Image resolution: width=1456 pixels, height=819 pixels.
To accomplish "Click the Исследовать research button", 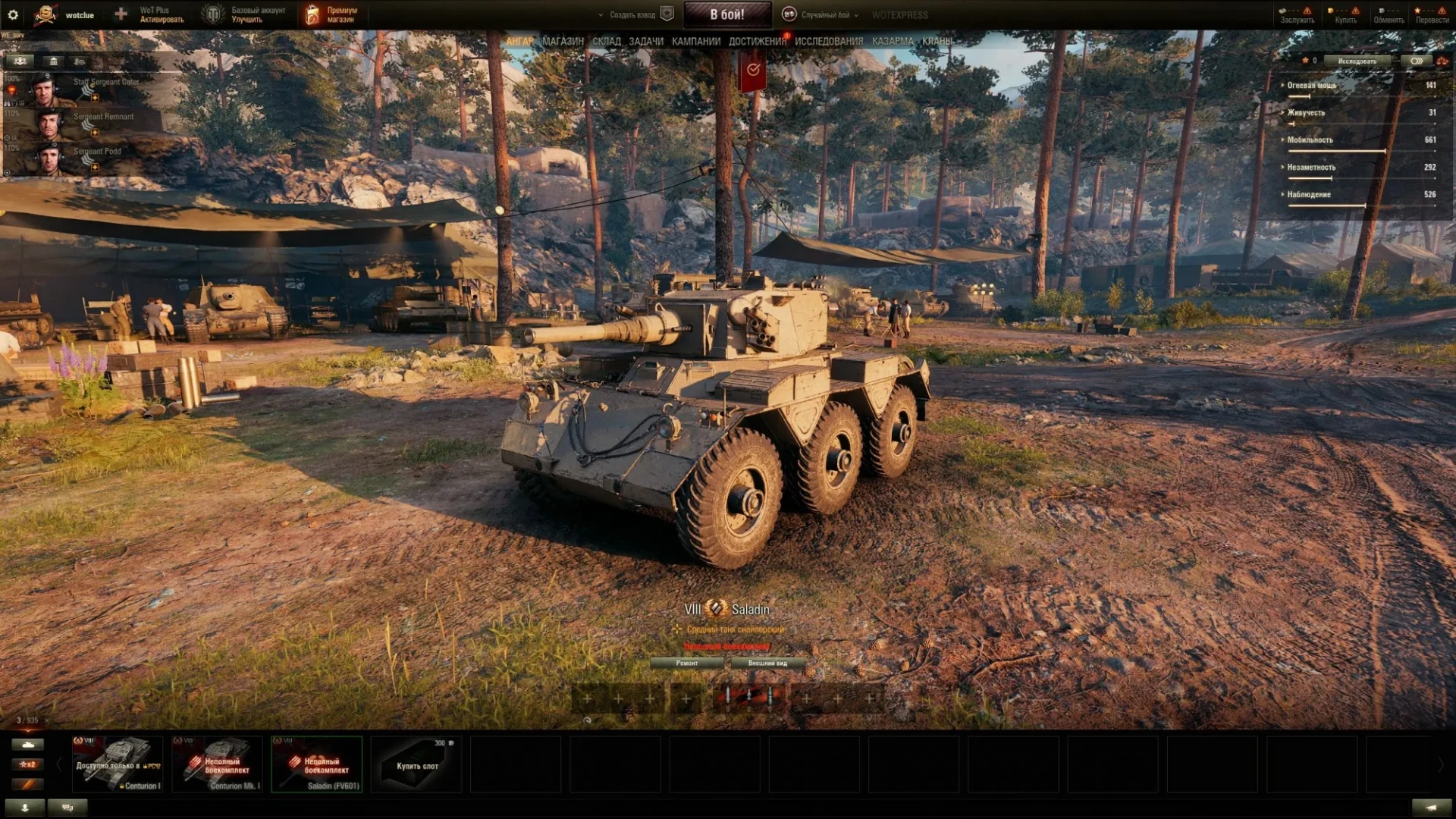I will [x=1357, y=61].
